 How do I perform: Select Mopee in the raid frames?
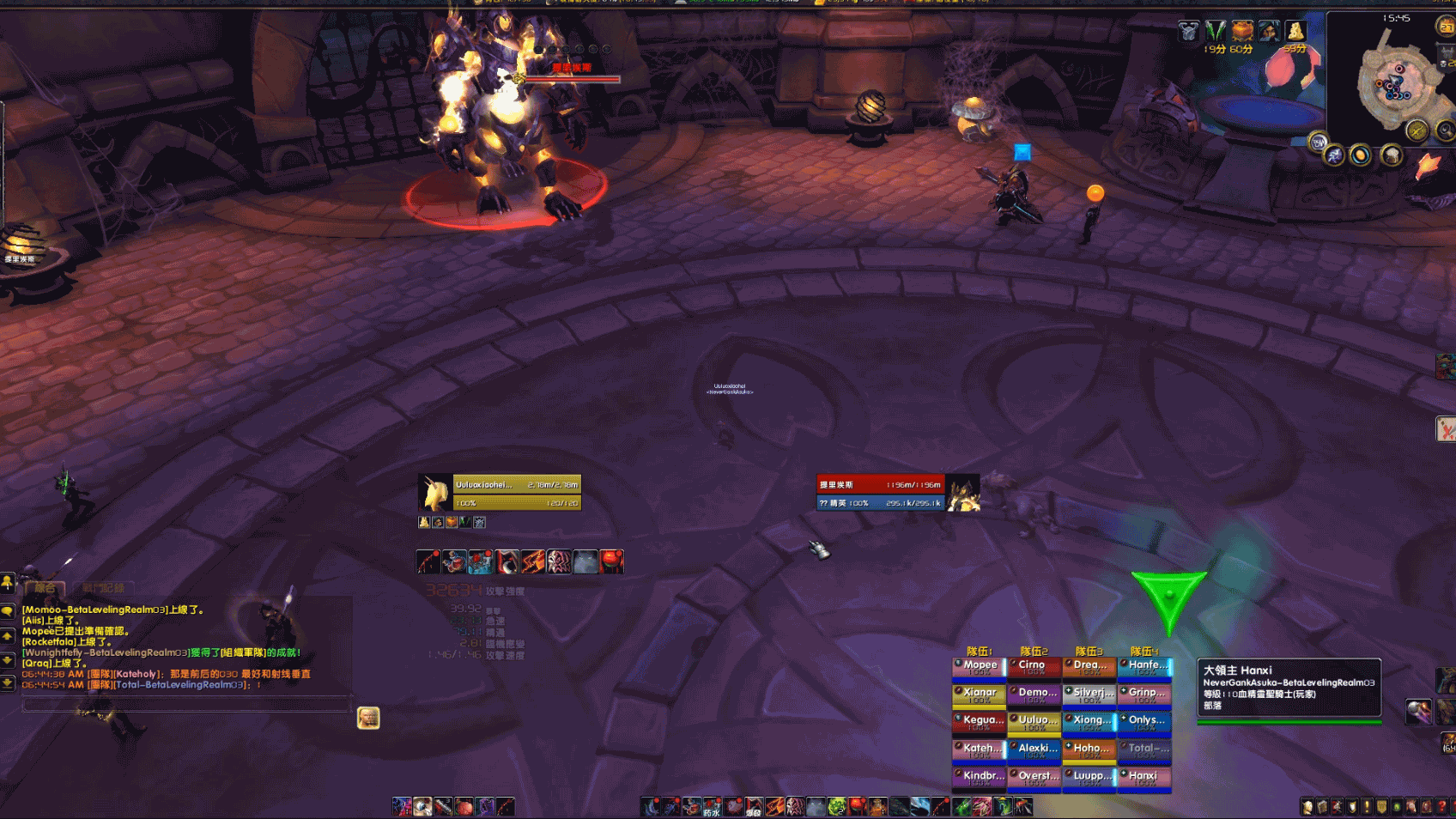978,666
